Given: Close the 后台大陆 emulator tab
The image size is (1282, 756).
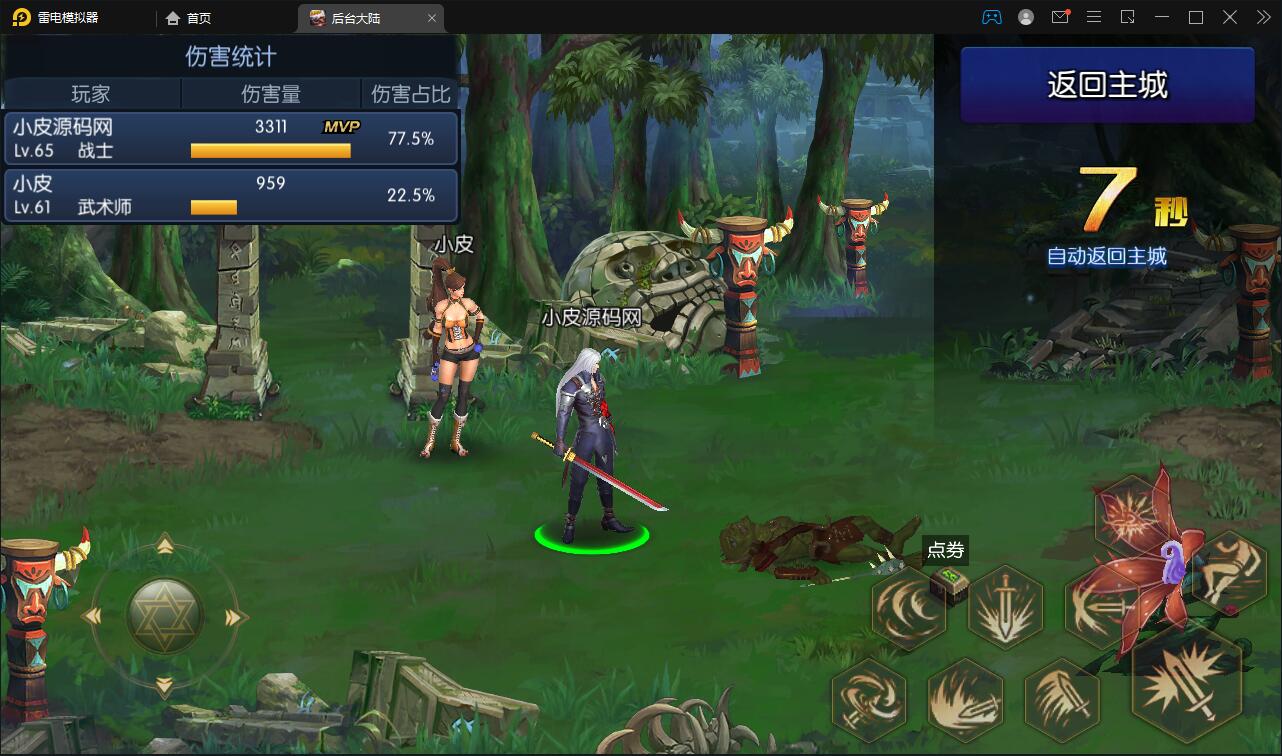Looking at the screenshot, I should [432, 18].
